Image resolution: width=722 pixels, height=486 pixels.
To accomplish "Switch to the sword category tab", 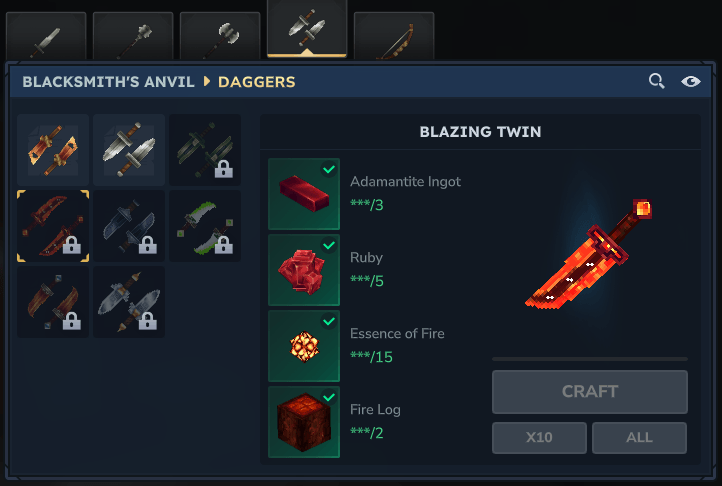I will tap(46, 38).
